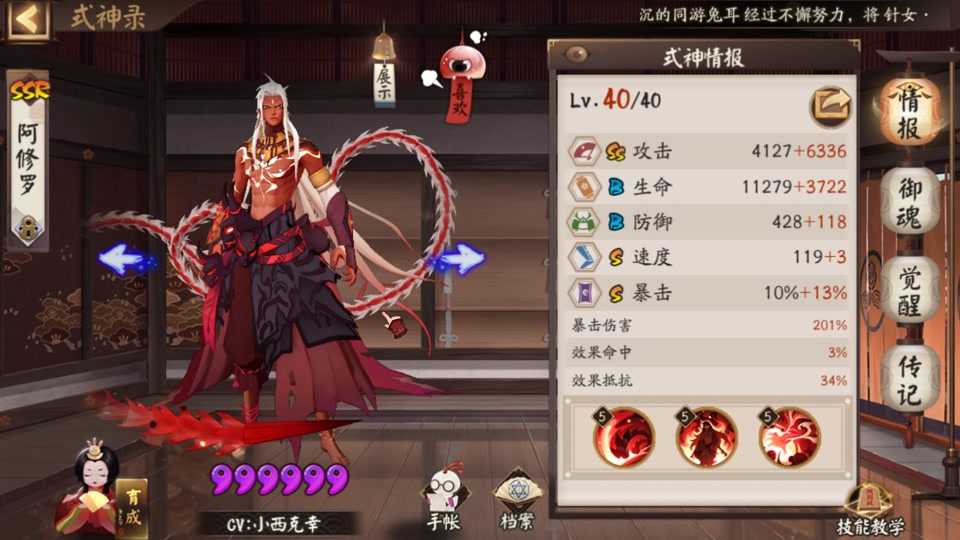Switch to the 觉醒 awakening tab
Image resolution: width=960 pixels, height=540 pixels.
pos(908,290)
